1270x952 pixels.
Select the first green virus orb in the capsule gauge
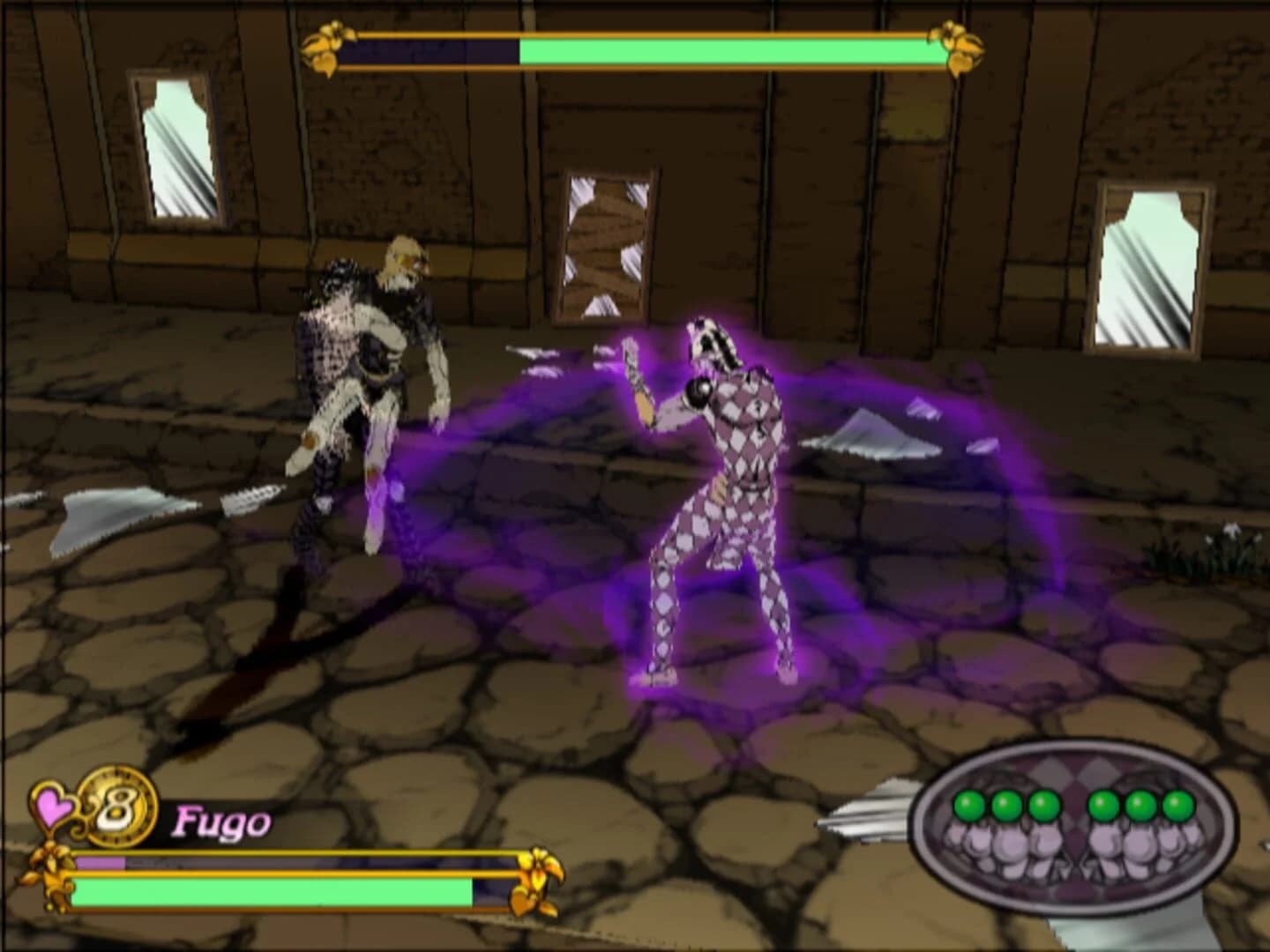(967, 805)
